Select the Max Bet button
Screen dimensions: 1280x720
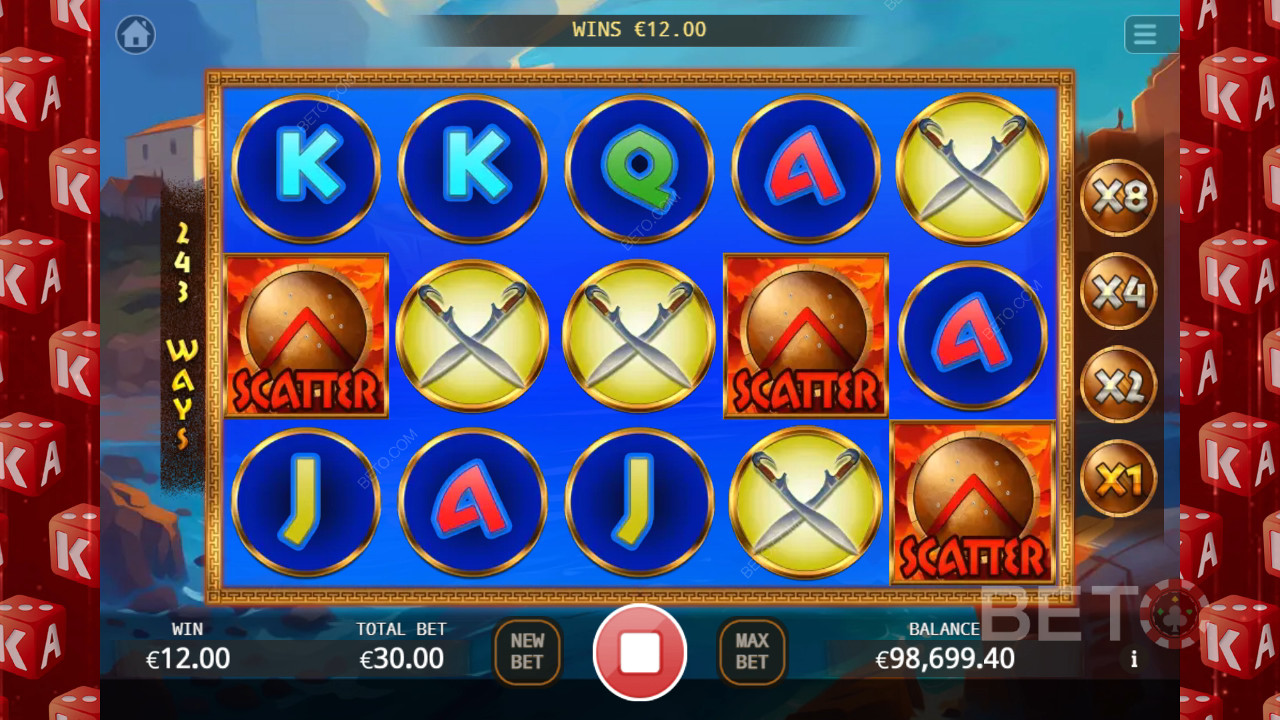752,652
